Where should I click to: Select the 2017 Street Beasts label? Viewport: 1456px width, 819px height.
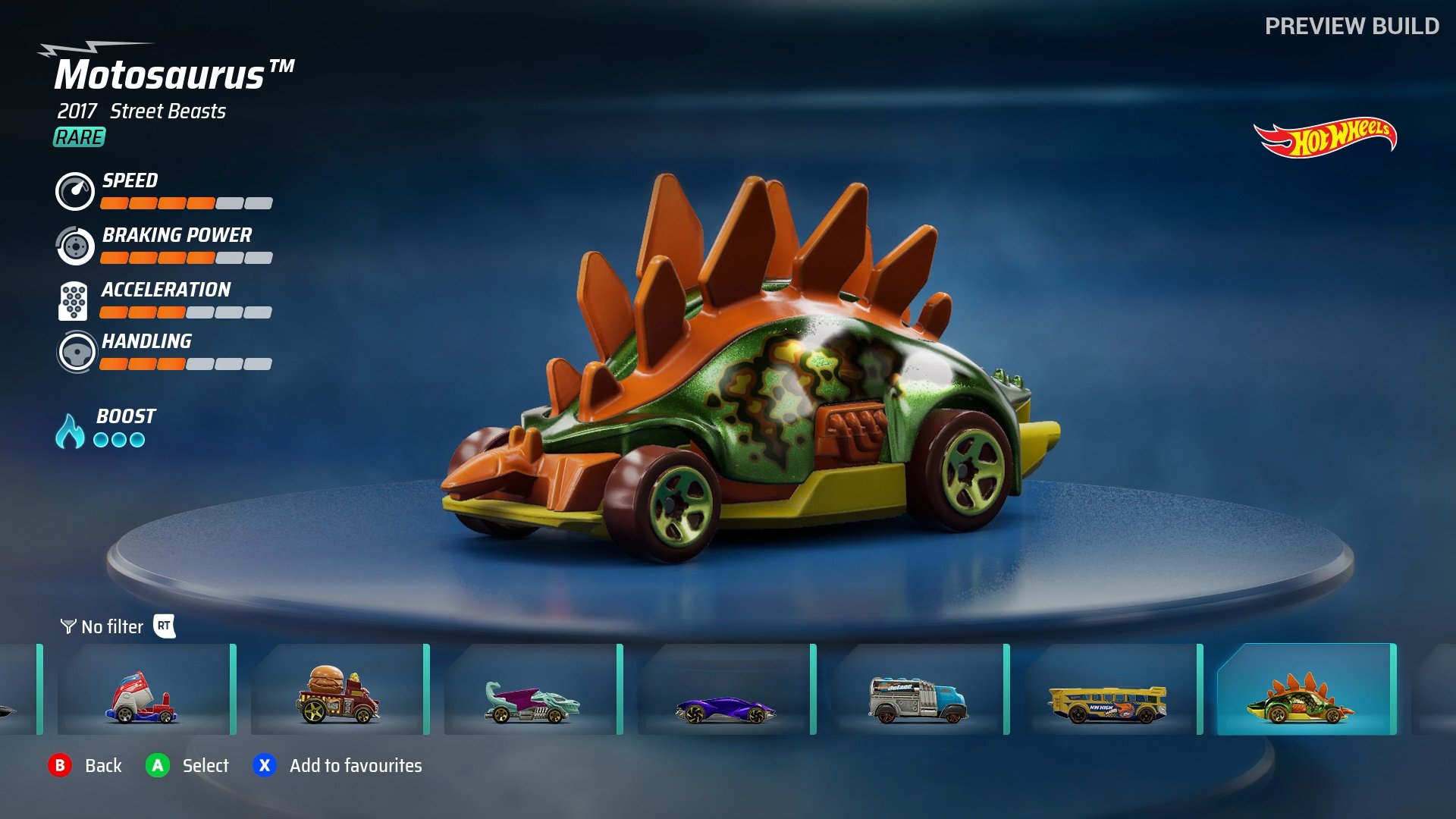141,111
